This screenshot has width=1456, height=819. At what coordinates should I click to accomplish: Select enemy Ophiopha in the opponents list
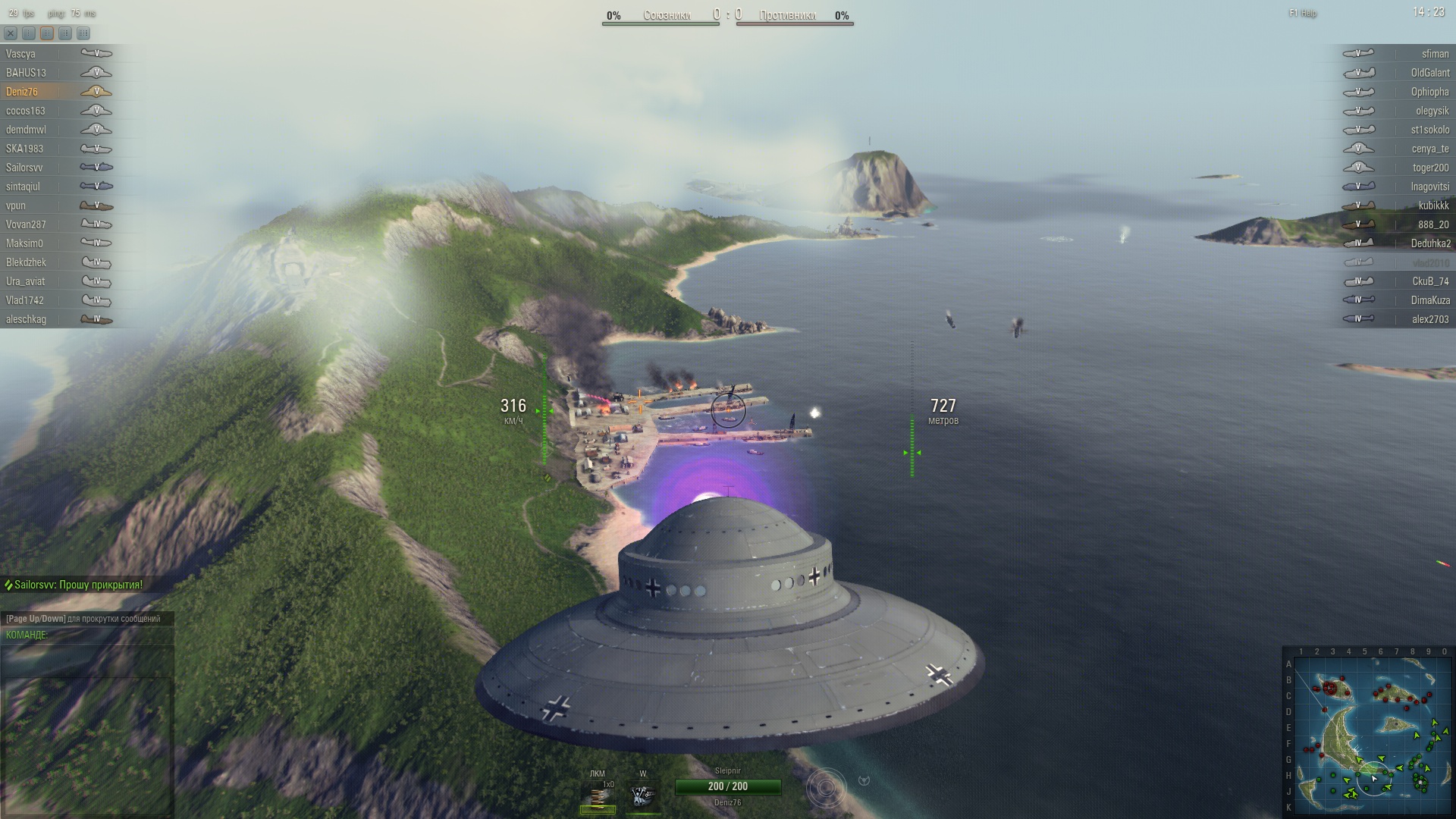1429,92
